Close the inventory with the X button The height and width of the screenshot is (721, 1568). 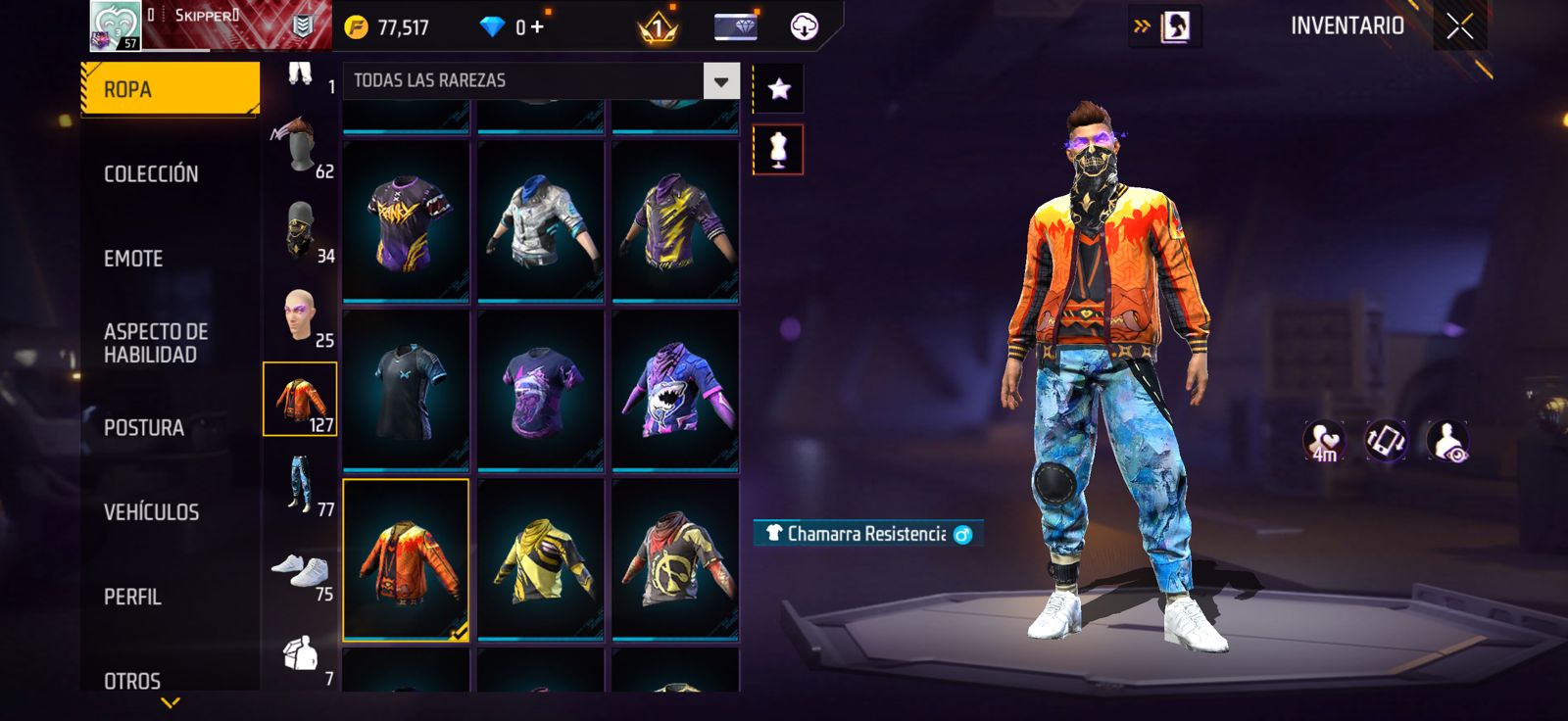pos(1459,26)
